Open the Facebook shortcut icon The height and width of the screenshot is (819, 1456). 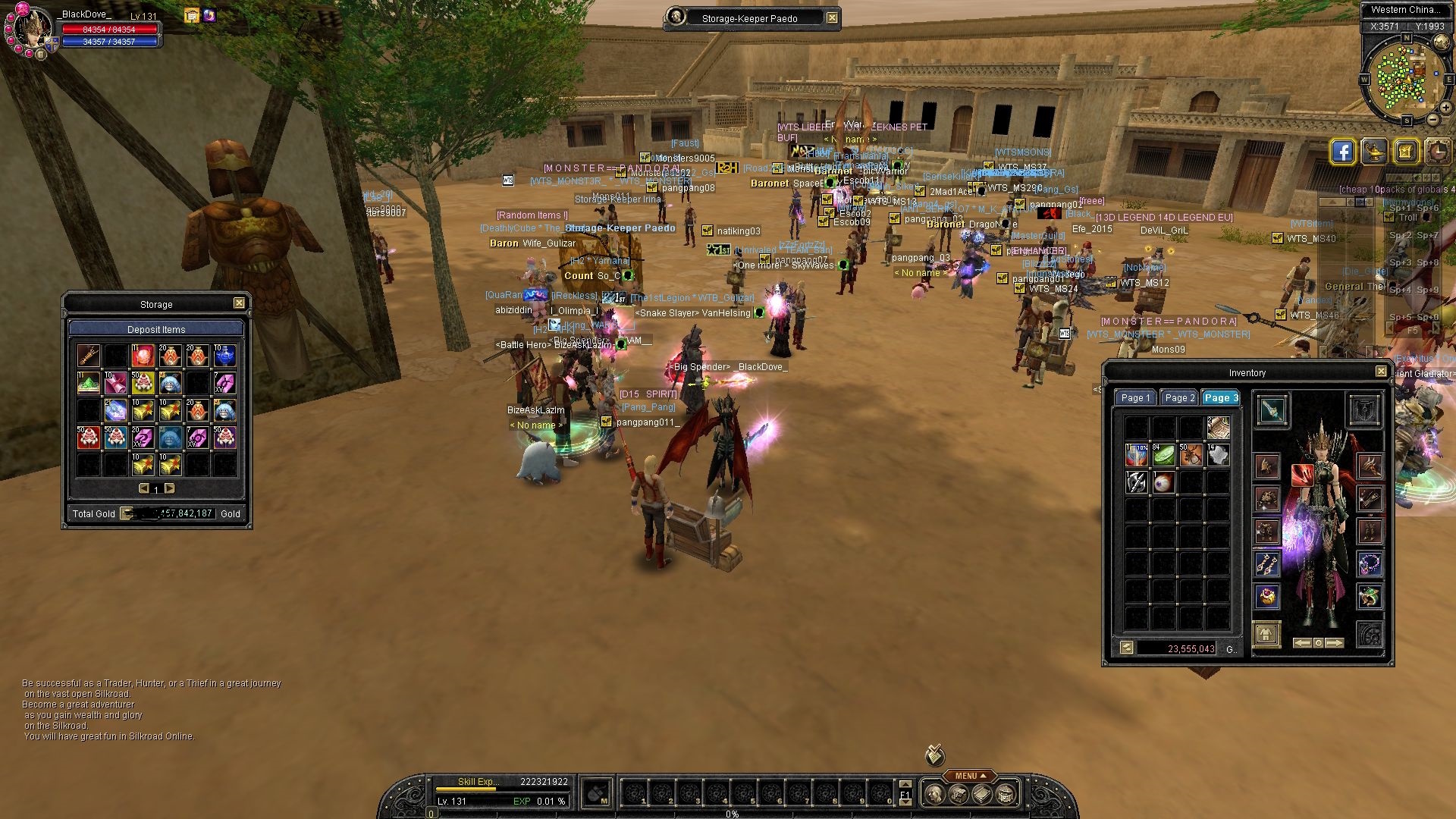click(1342, 152)
